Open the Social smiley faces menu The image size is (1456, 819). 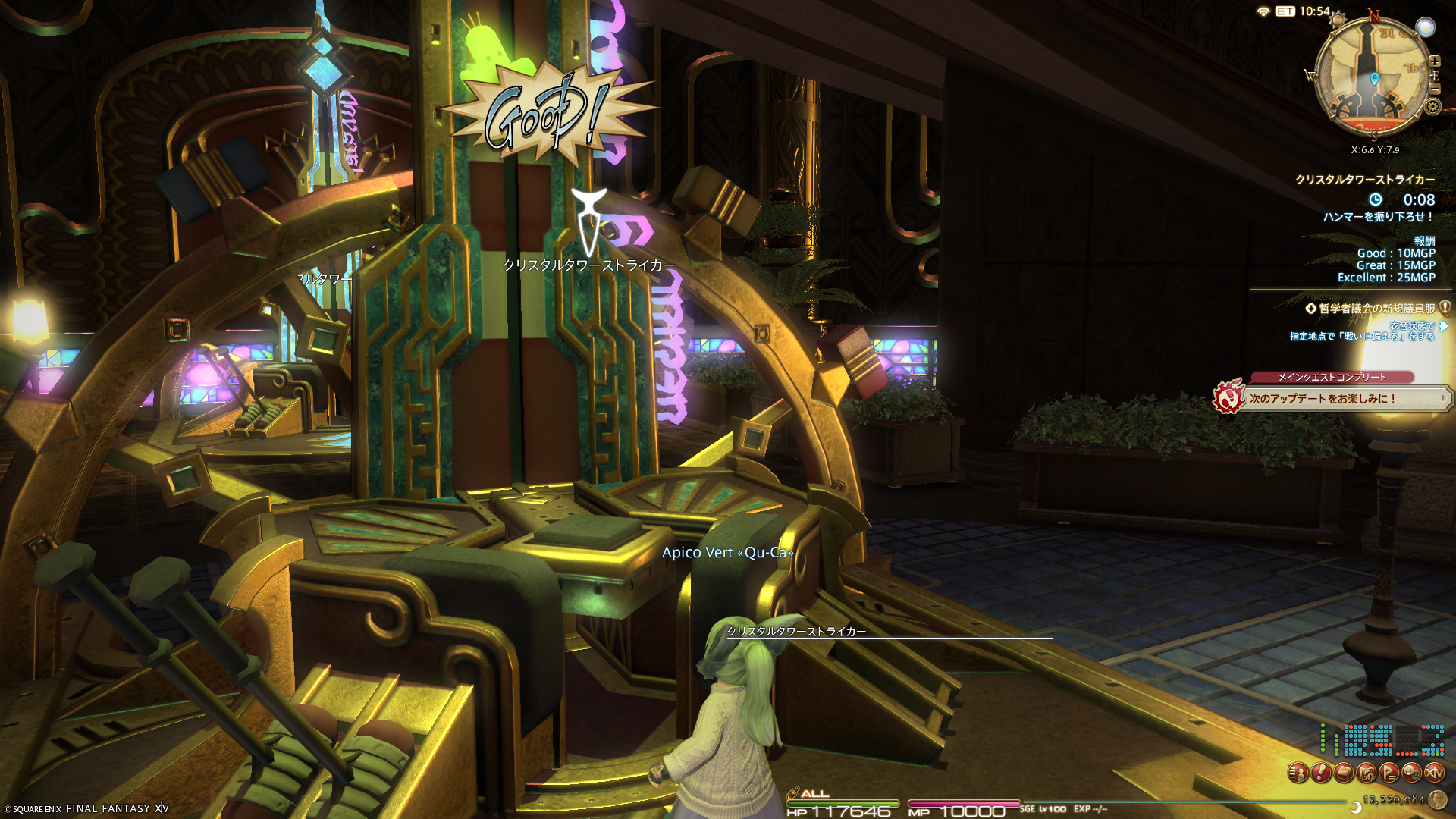click(x=1412, y=773)
